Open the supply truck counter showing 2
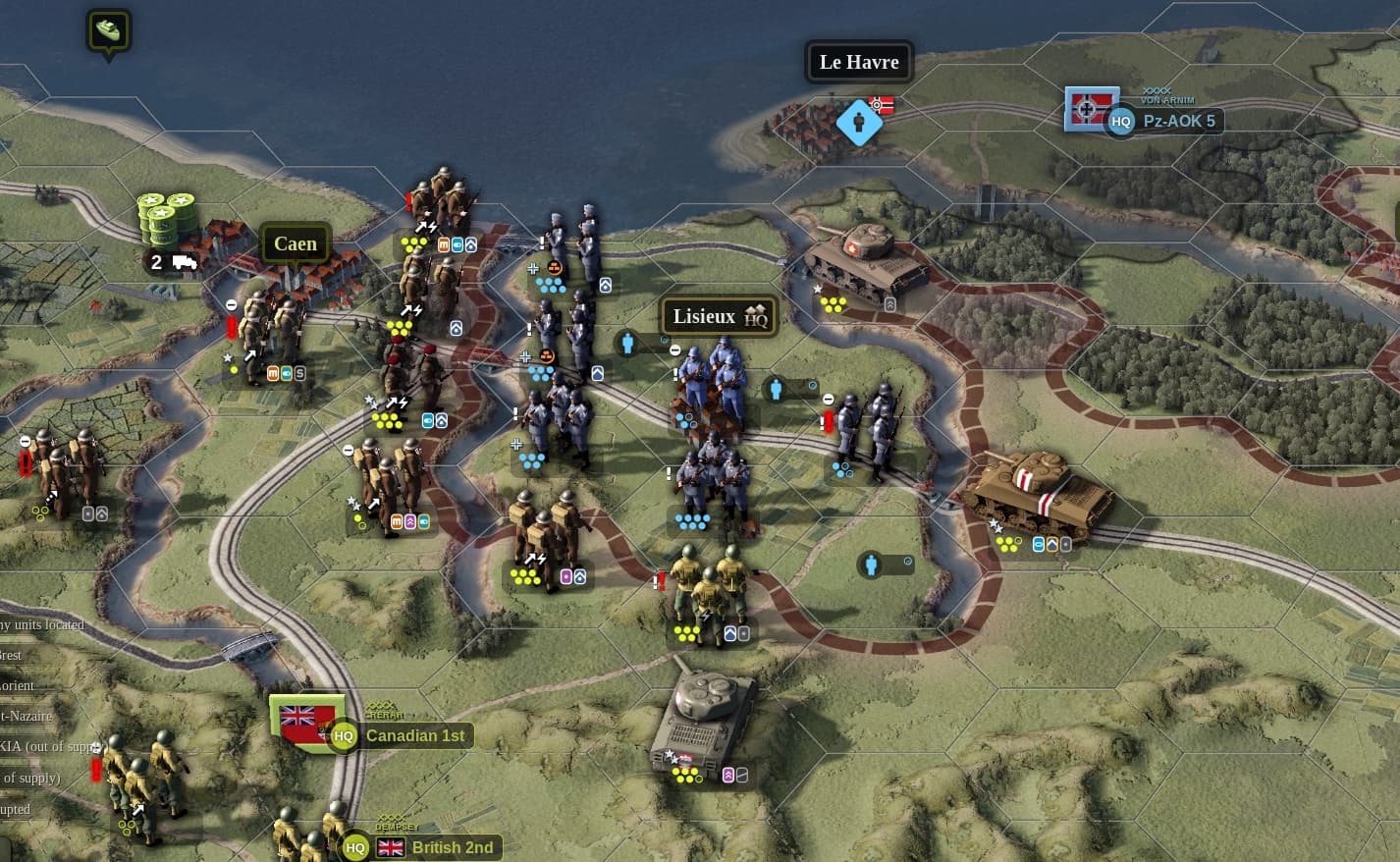Viewport: 1400px width, 862px height. 170,263
